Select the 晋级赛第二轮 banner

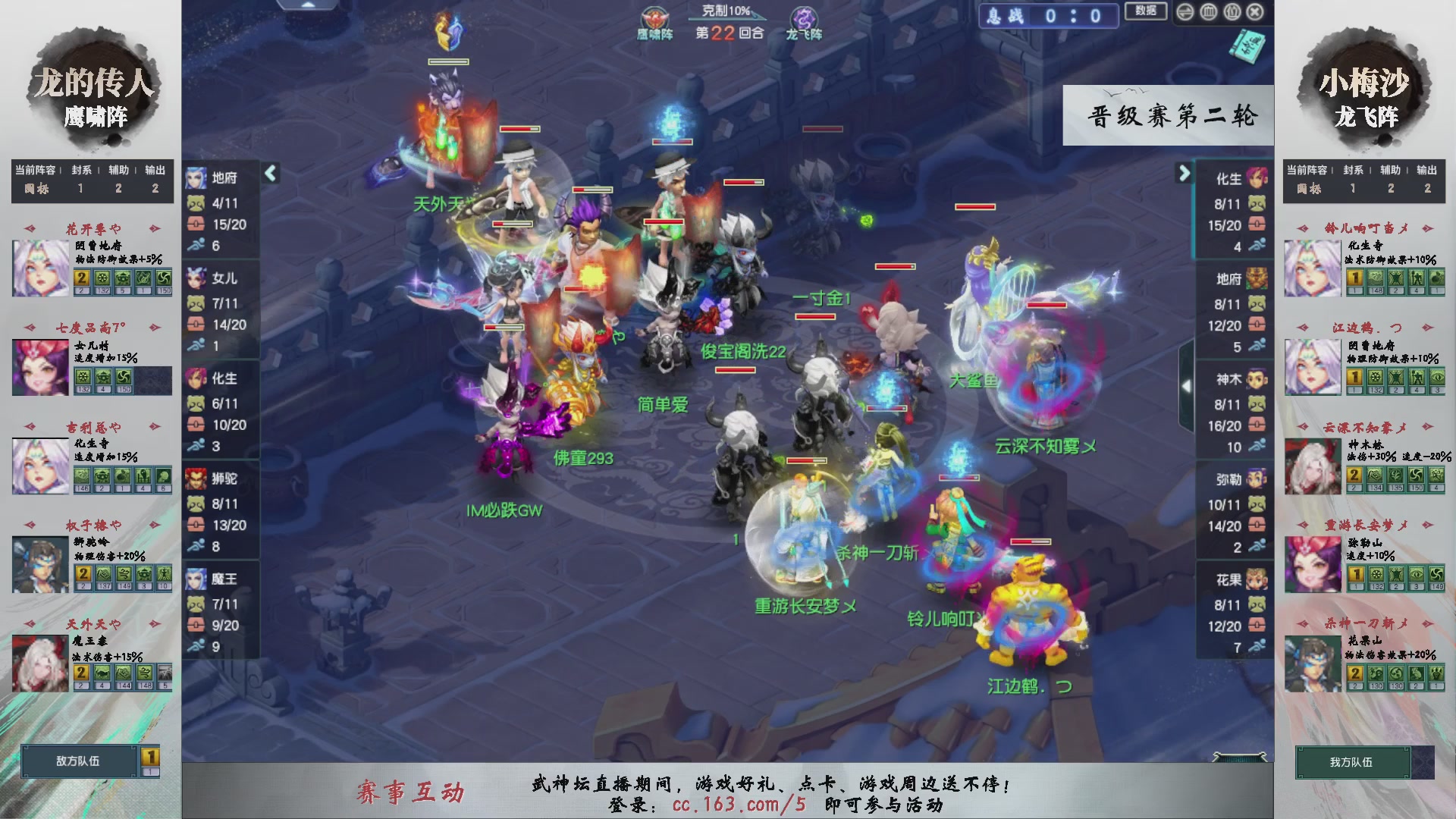click(1168, 115)
